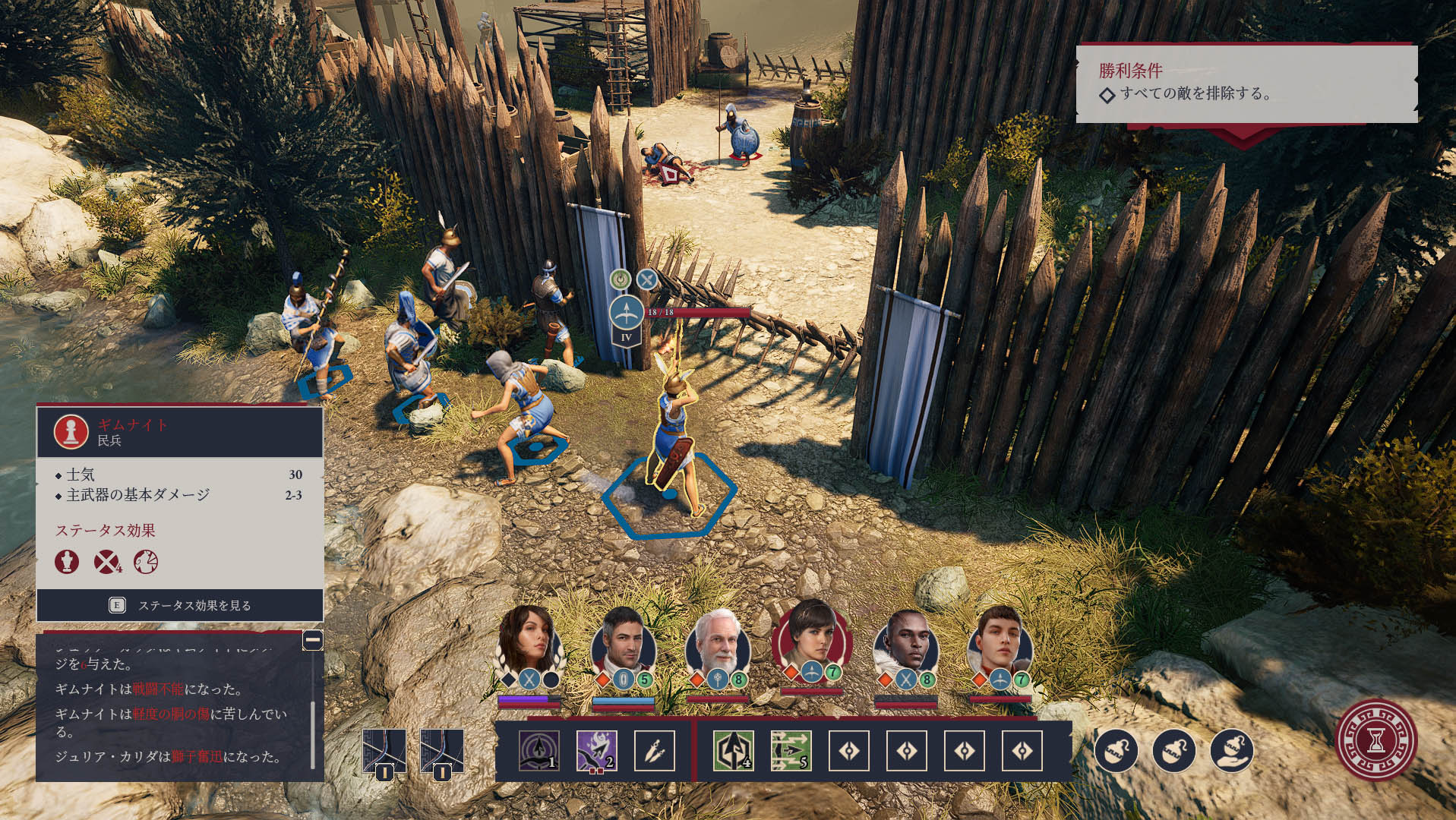The height and width of the screenshot is (820, 1456).
Task: Click the pawn status effect icon
Action: [67, 562]
